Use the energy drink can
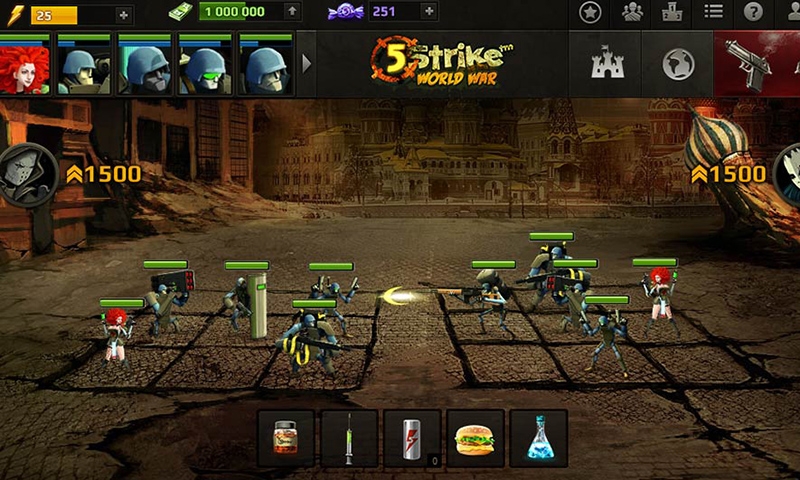The width and height of the screenshot is (800, 480). [412, 438]
